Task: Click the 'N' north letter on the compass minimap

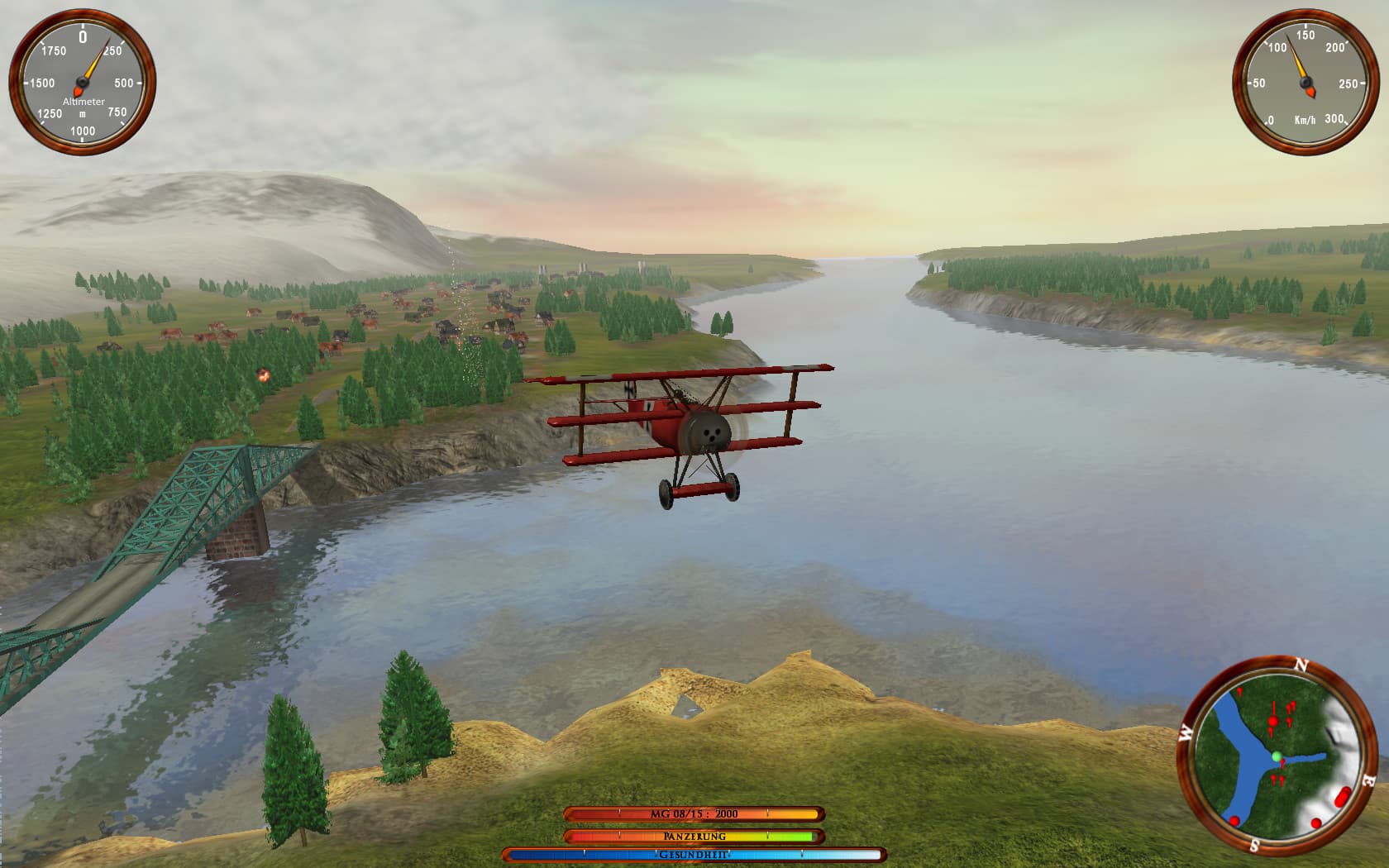Action: point(1301,665)
